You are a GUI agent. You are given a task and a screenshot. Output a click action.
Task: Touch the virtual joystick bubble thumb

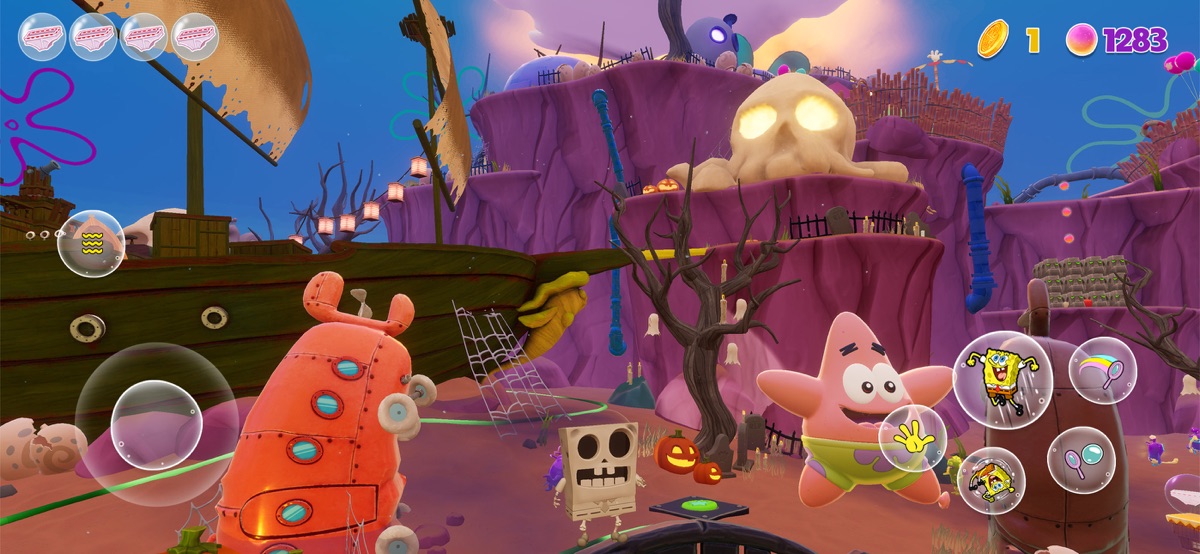[156, 424]
